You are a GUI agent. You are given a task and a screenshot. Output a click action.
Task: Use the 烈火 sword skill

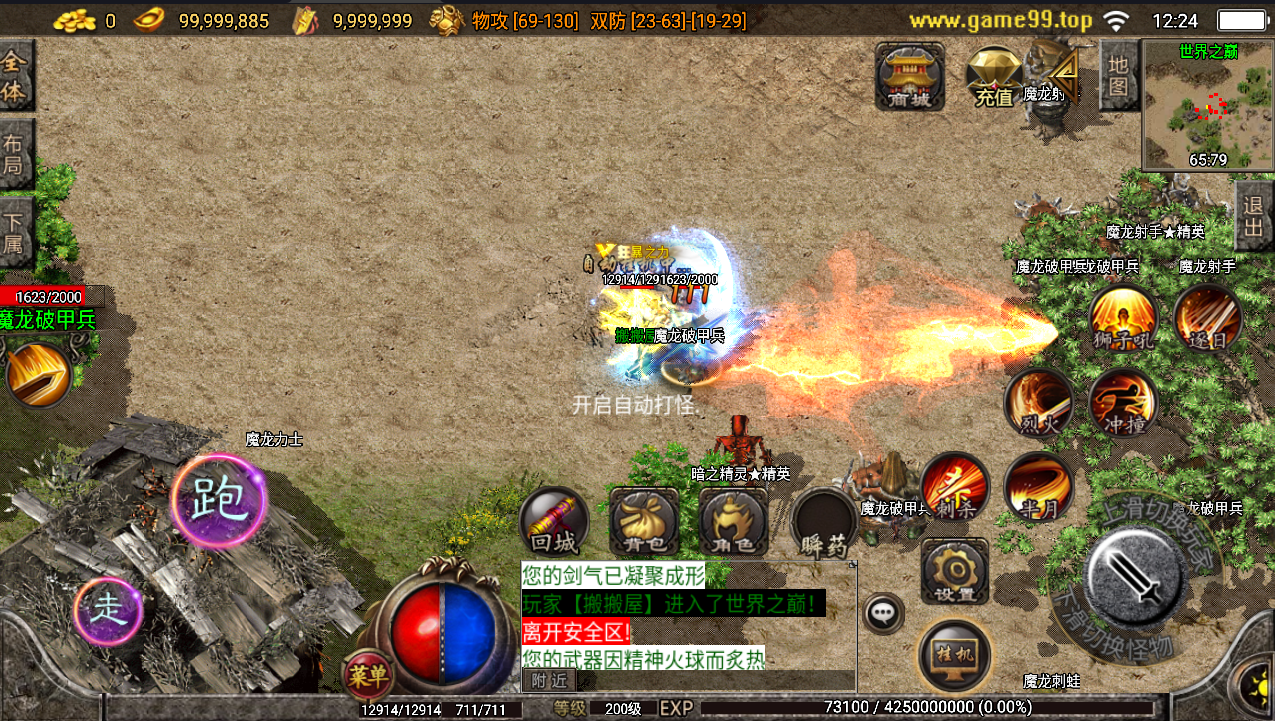point(1039,403)
